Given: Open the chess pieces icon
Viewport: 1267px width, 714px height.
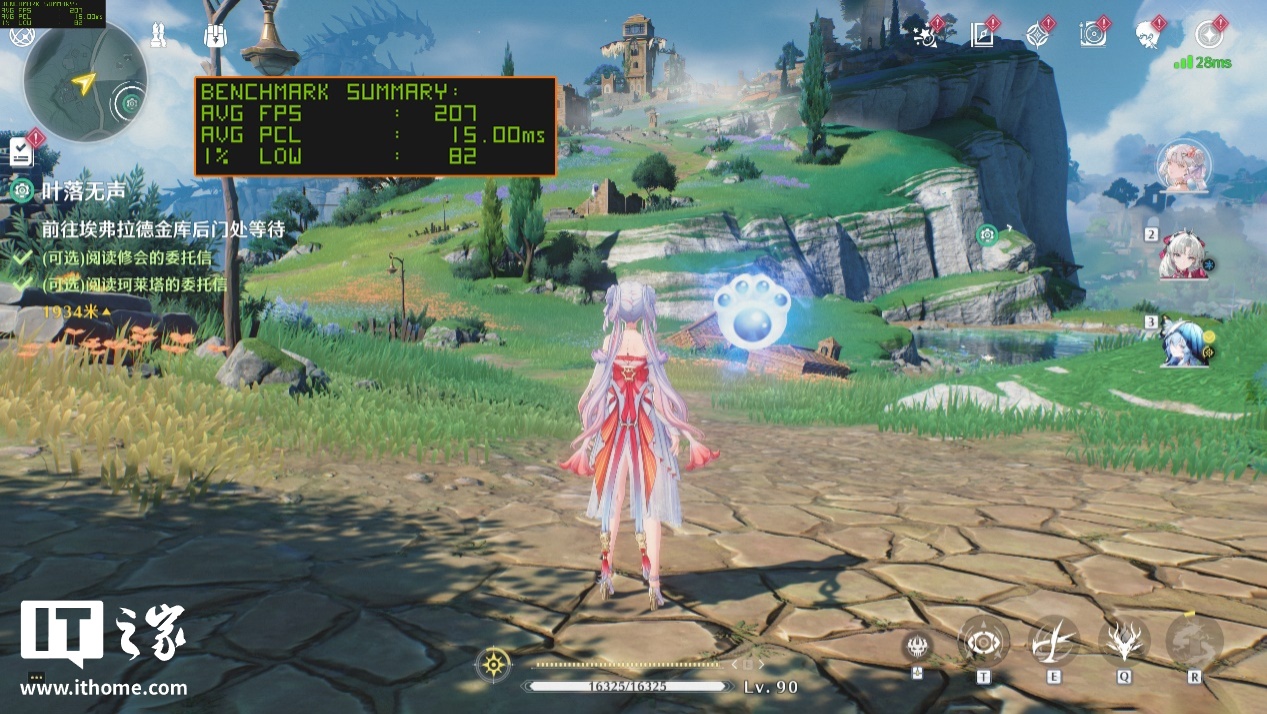Looking at the screenshot, I should pyautogui.click(x=157, y=36).
